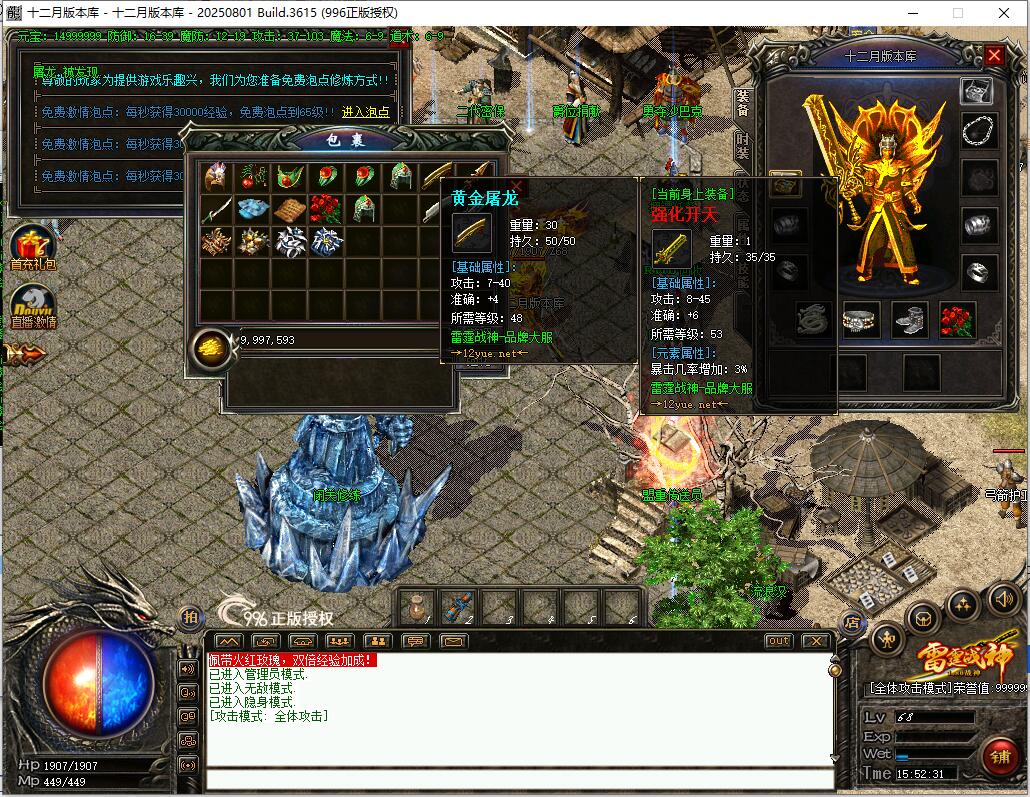Switch to the 装备 equipment tab
The width and height of the screenshot is (1030, 797).
[x=742, y=102]
